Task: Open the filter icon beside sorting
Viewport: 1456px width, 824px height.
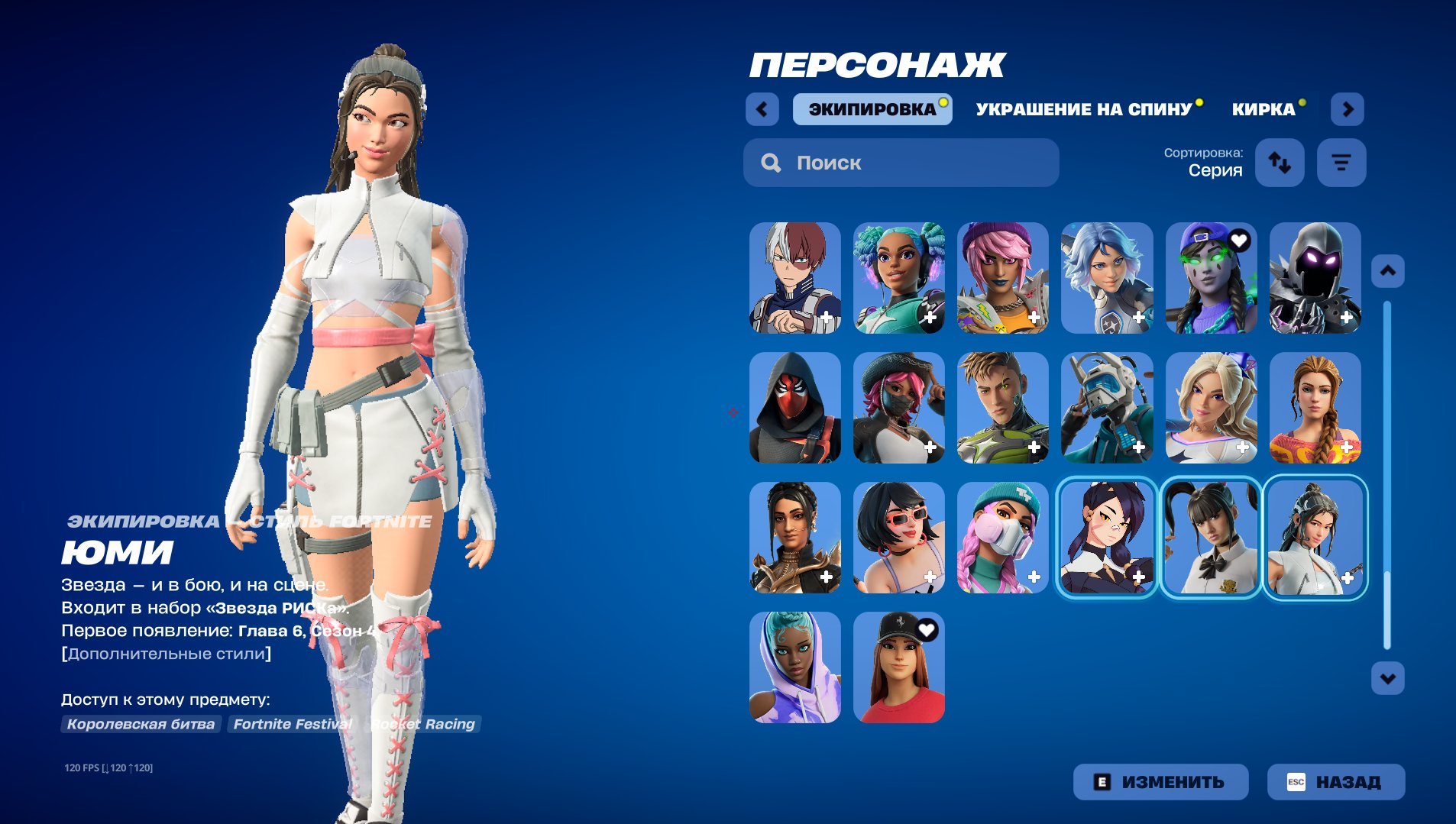Action: pyautogui.click(x=1342, y=162)
